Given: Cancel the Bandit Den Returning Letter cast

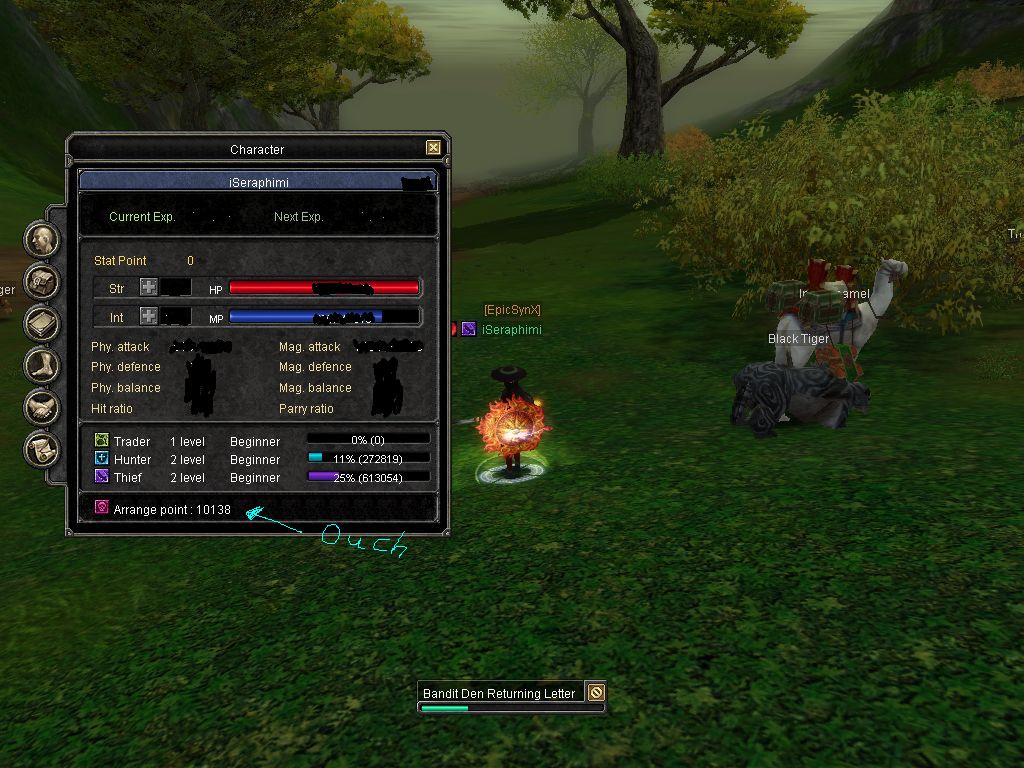Looking at the screenshot, I should click(x=596, y=692).
